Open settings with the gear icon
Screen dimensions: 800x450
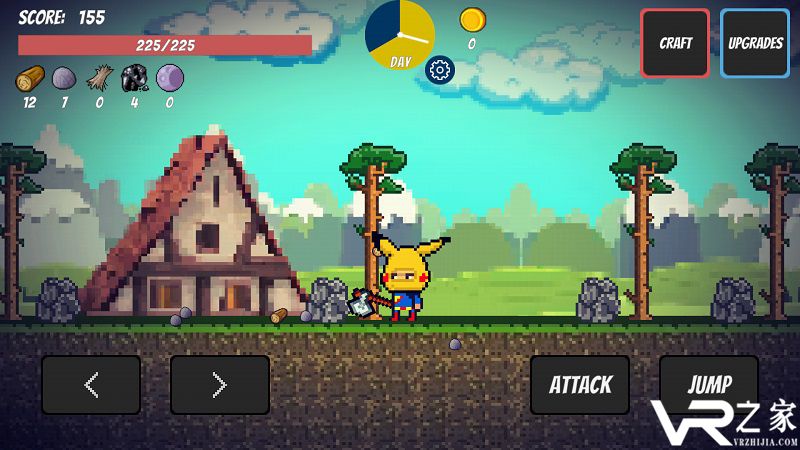(x=438, y=69)
